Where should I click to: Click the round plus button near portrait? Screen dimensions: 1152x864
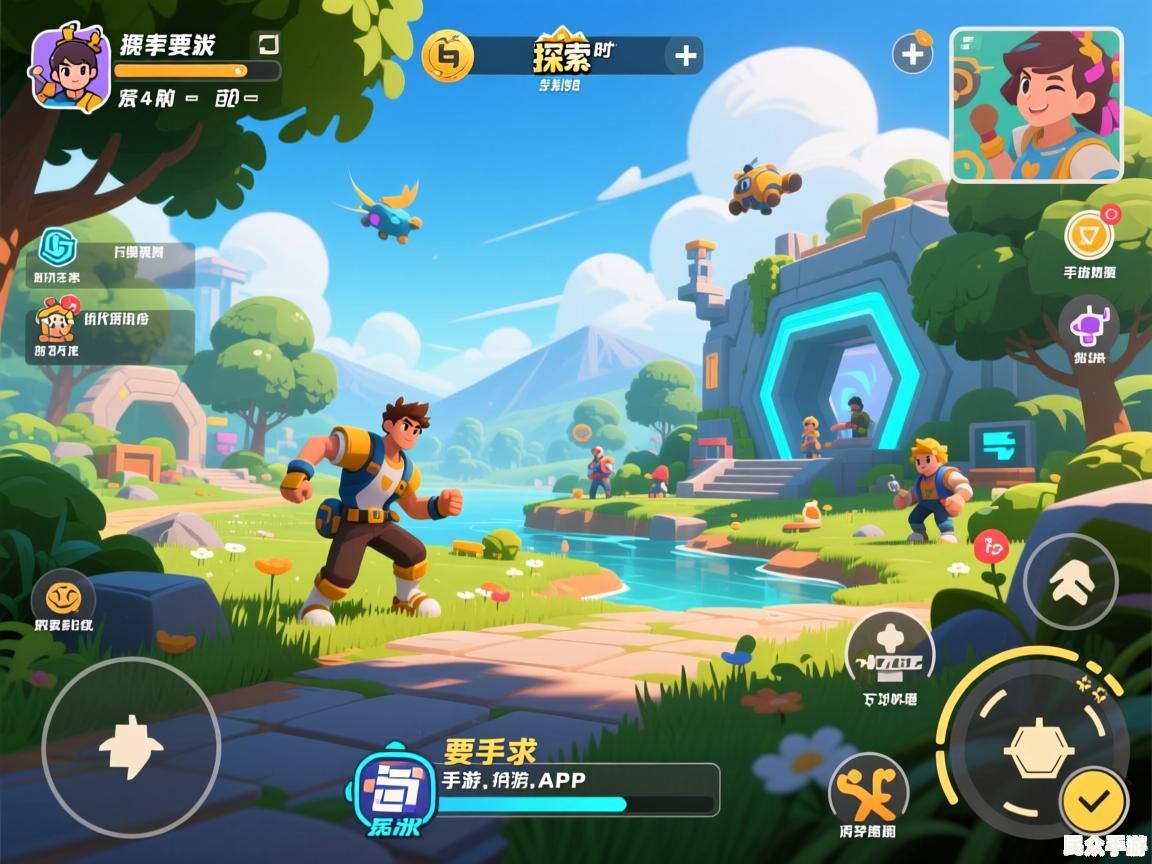912,53
